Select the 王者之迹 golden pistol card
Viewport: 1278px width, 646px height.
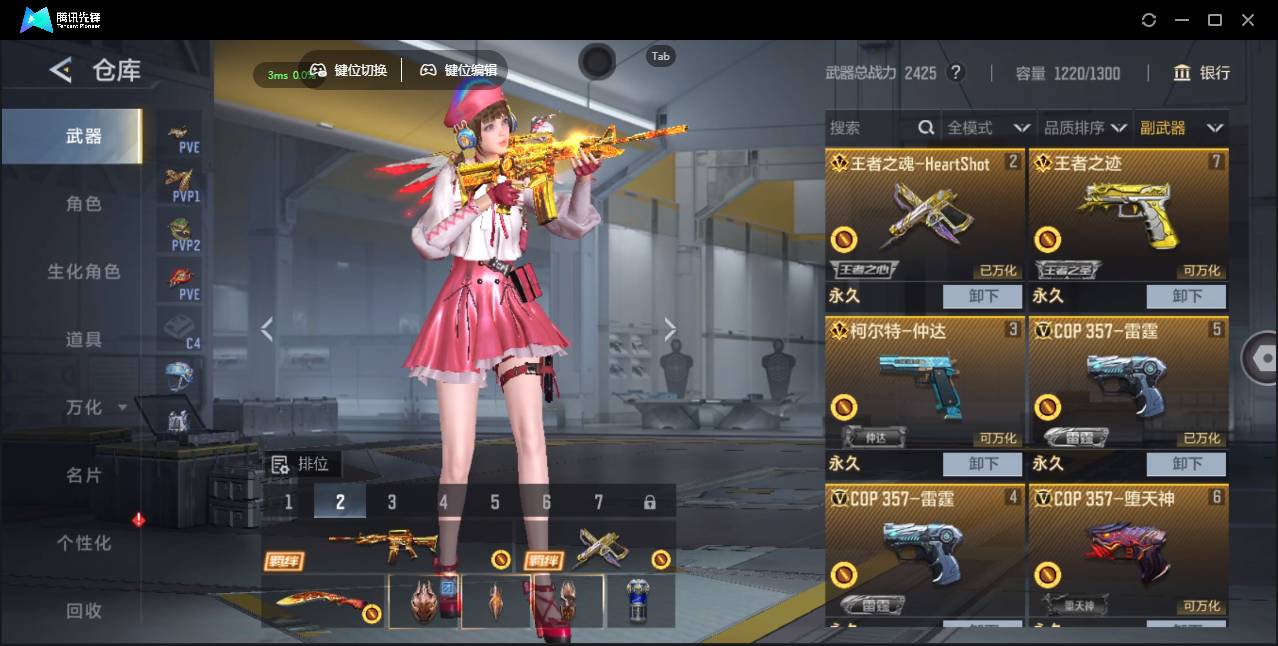[x=1127, y=215]
